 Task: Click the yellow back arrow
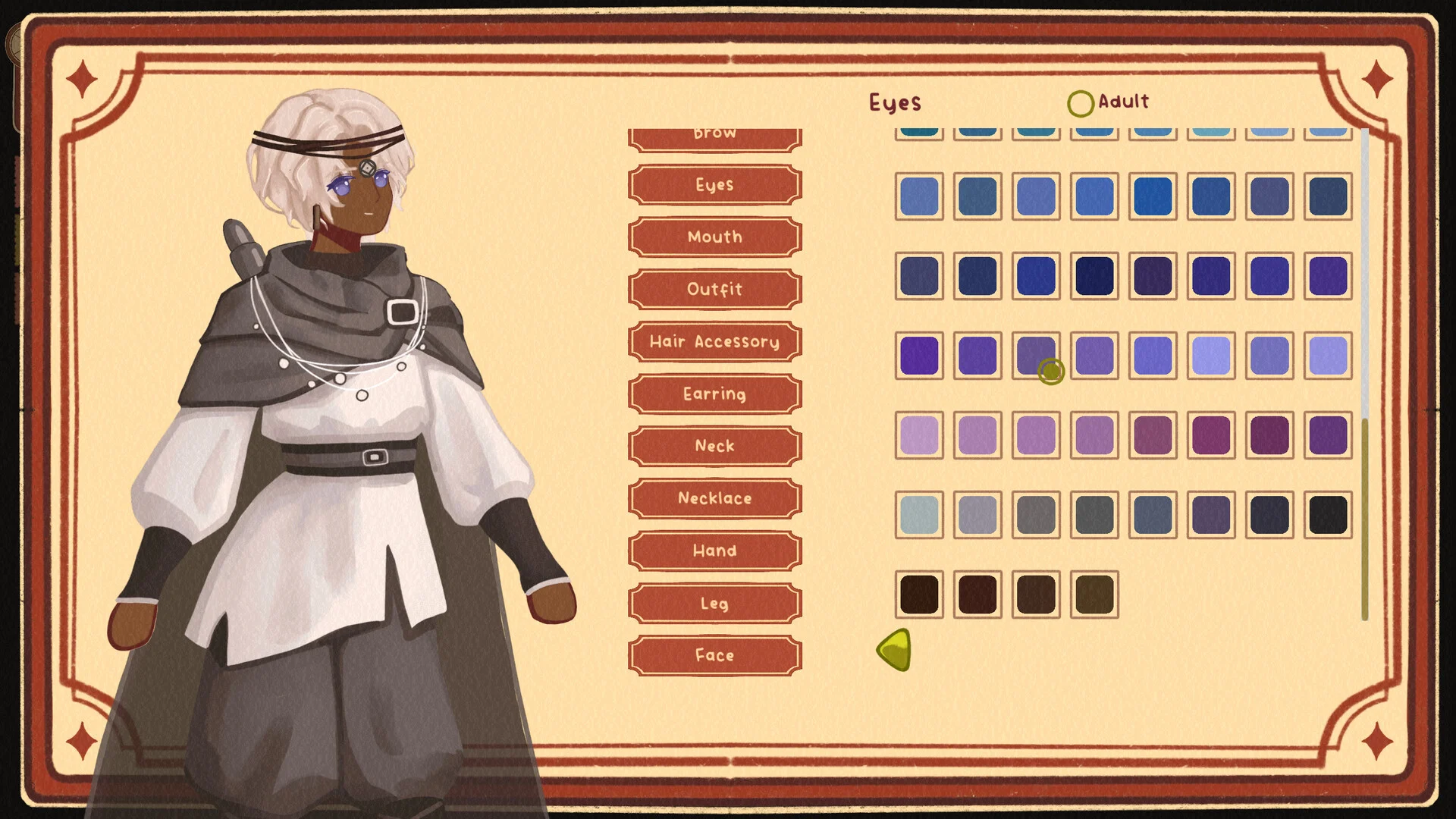point(895,650)
